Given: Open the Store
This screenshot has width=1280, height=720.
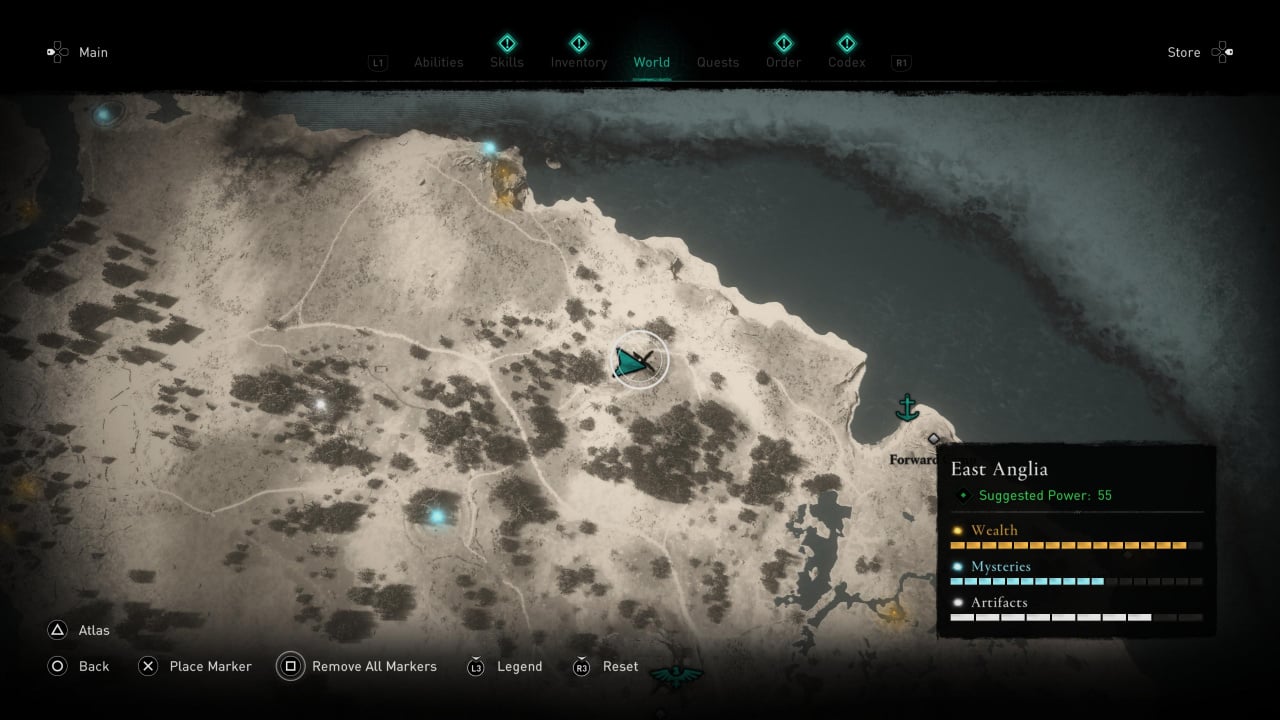Looking at the screenshot, I should [1184, 52].
